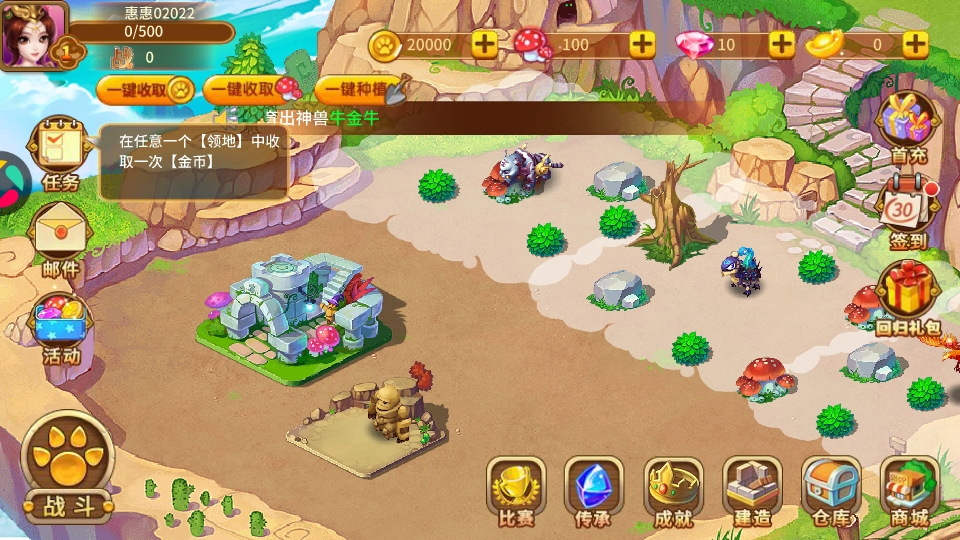Open the 签到 daily check-in calendar
This screenshot has height=540, width=960.
908,215
